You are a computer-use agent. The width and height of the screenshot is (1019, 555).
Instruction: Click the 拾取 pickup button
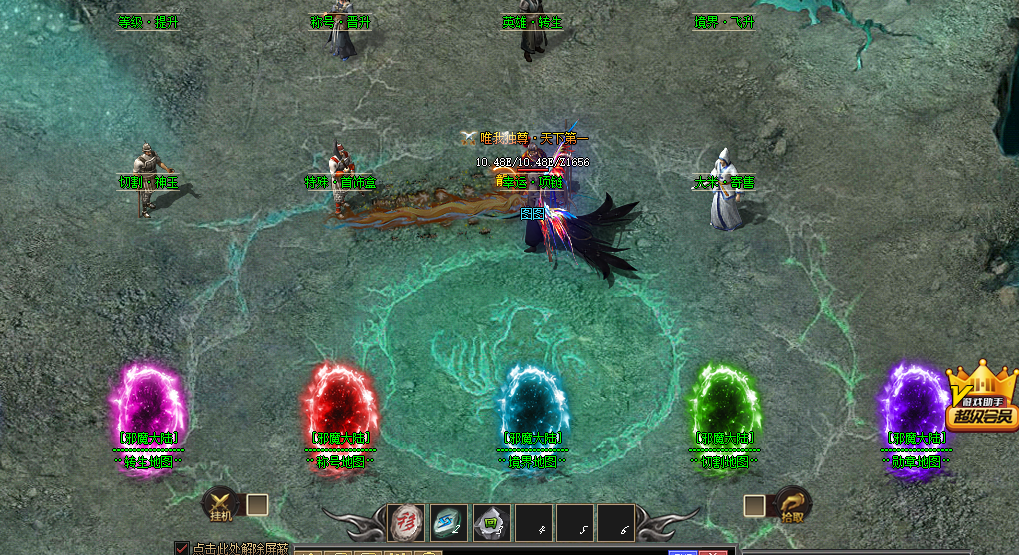click(x=792, y=505)
